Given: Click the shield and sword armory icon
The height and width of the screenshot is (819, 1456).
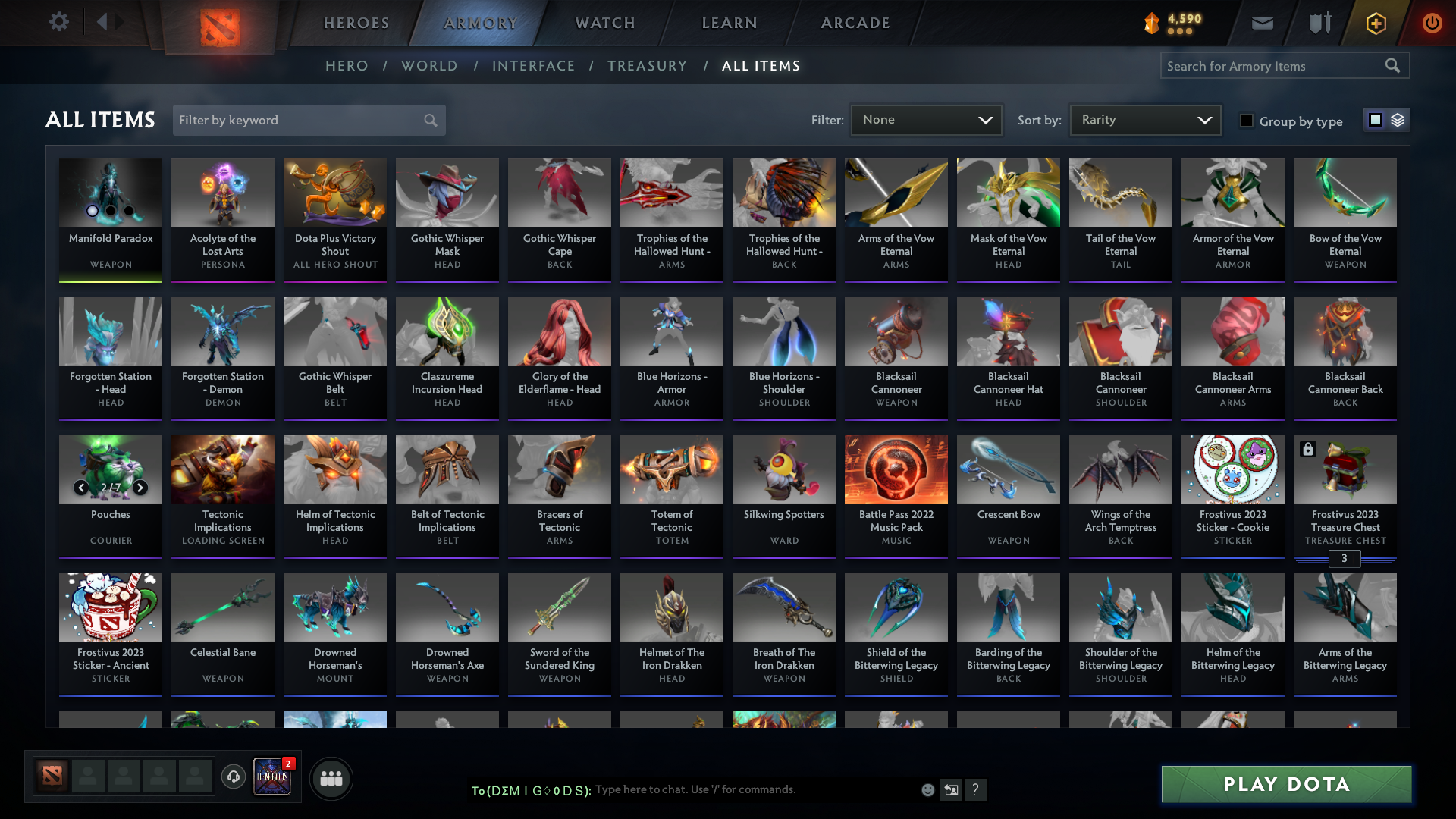Looking at the screenshot, I should pyautogui.click(x=1318, y=23).
